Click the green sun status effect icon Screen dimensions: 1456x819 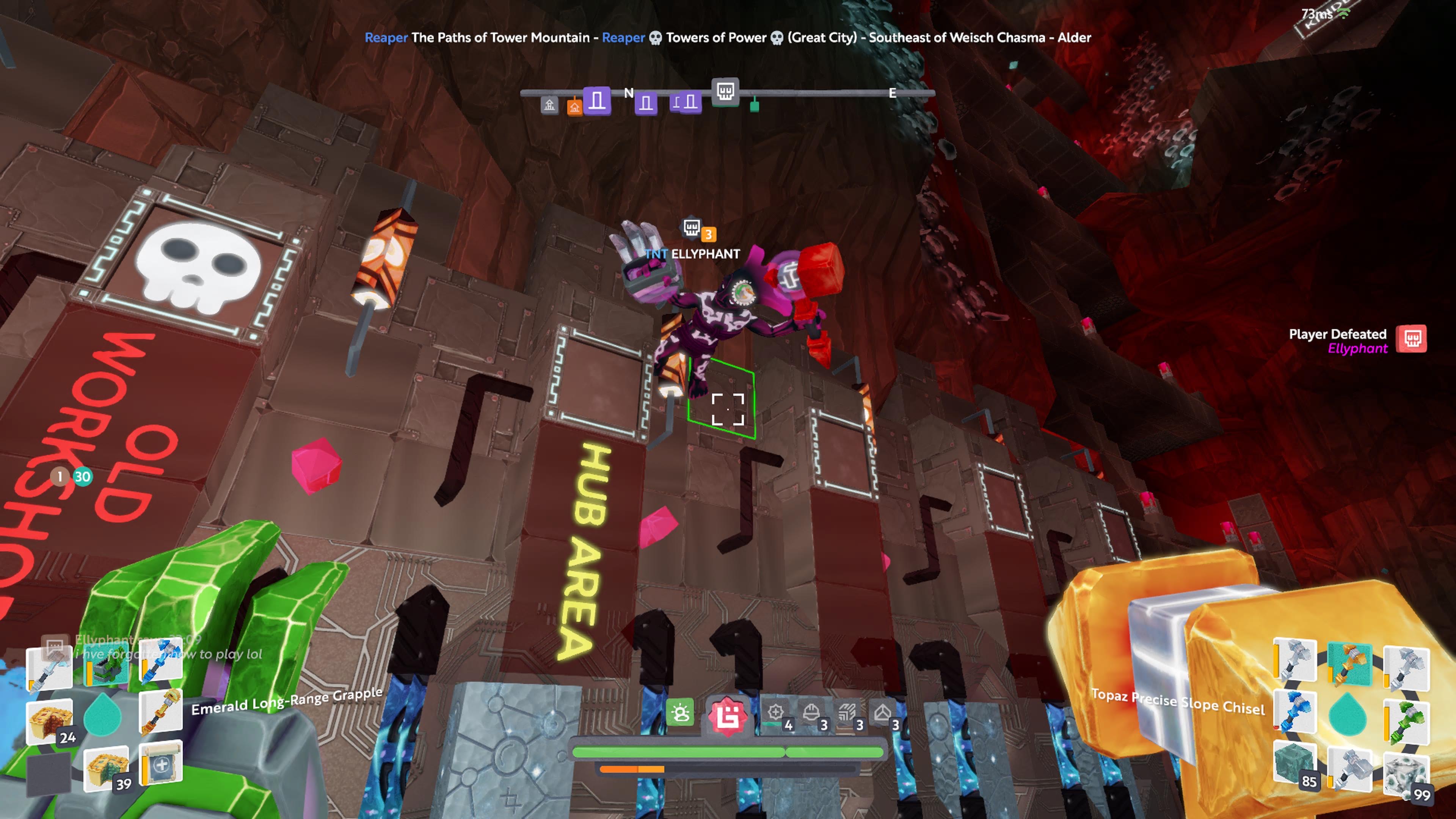[680, 713]
